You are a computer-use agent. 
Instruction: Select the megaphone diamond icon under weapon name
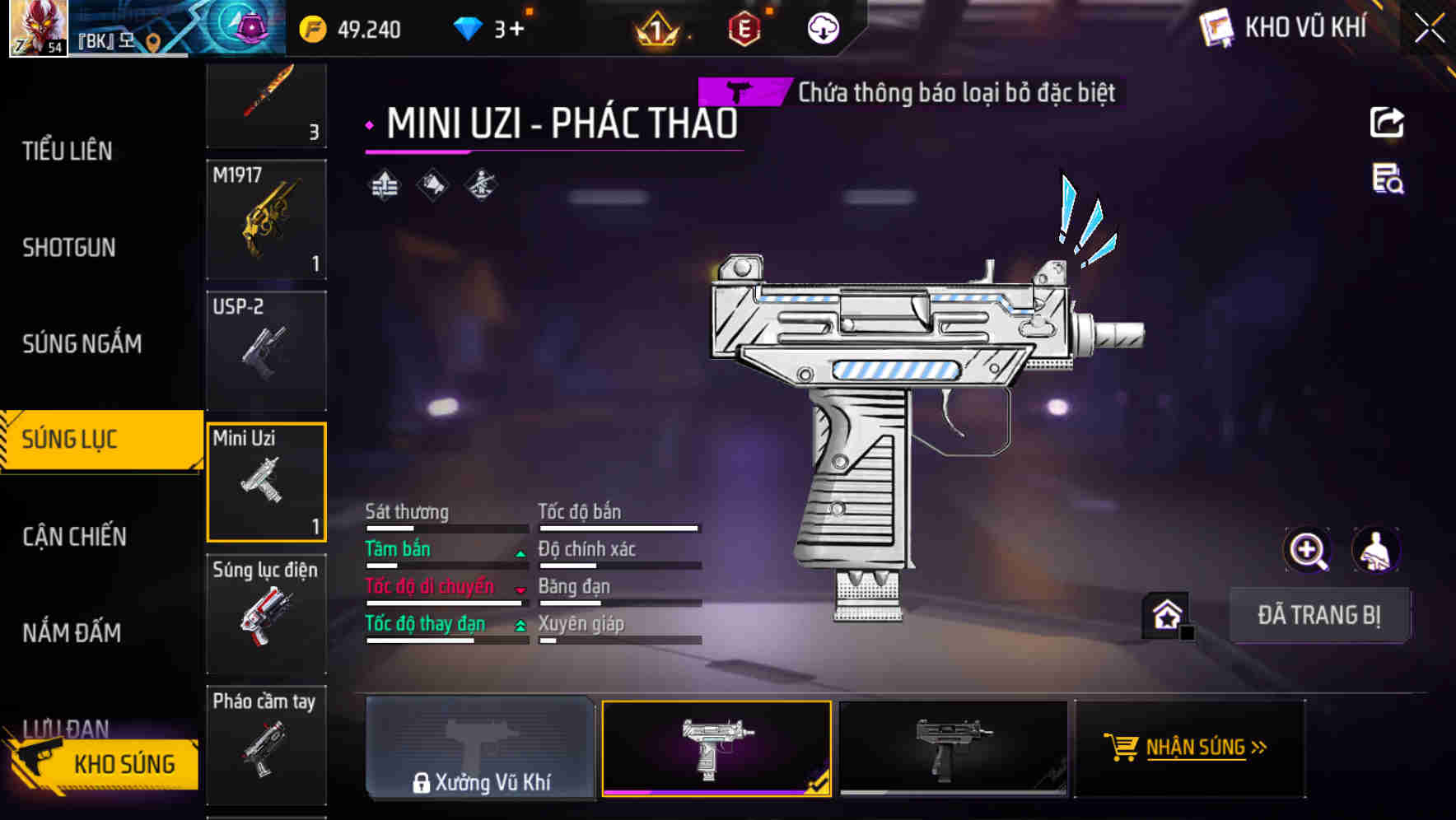click(431, 183)
